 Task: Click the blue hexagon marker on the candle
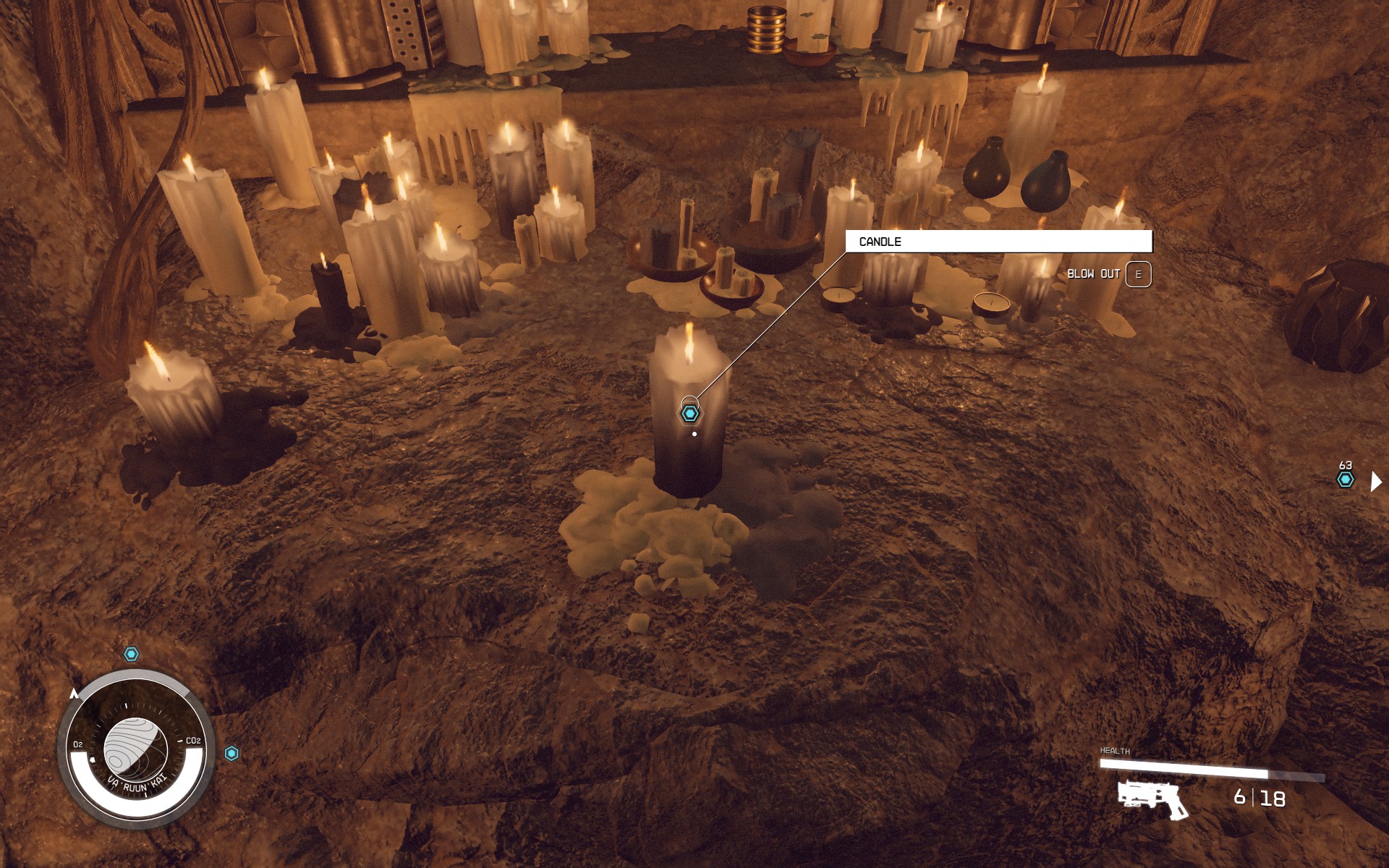pyautogui.click(x=690, y=414)
